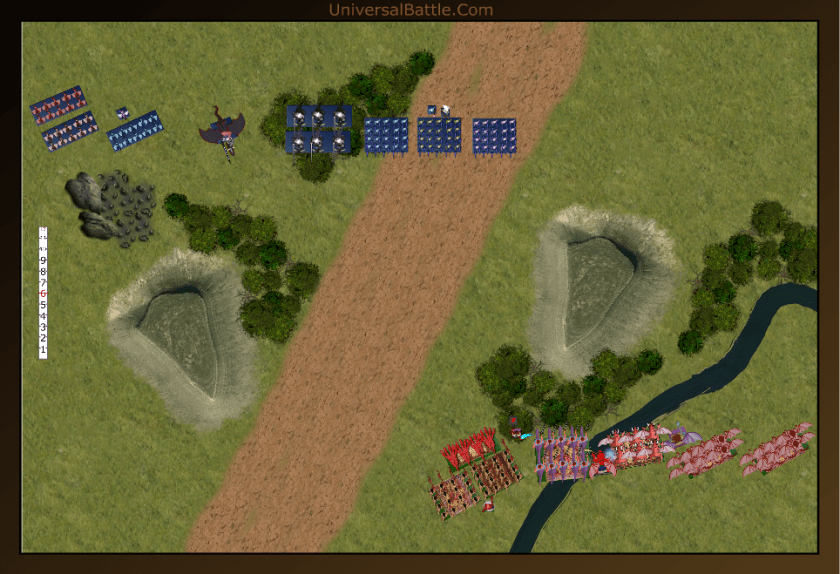Click the UniversalBattle.Com title text
This screenshot has height=574, width=840.
pyautogui.click(x=410, y=10)
